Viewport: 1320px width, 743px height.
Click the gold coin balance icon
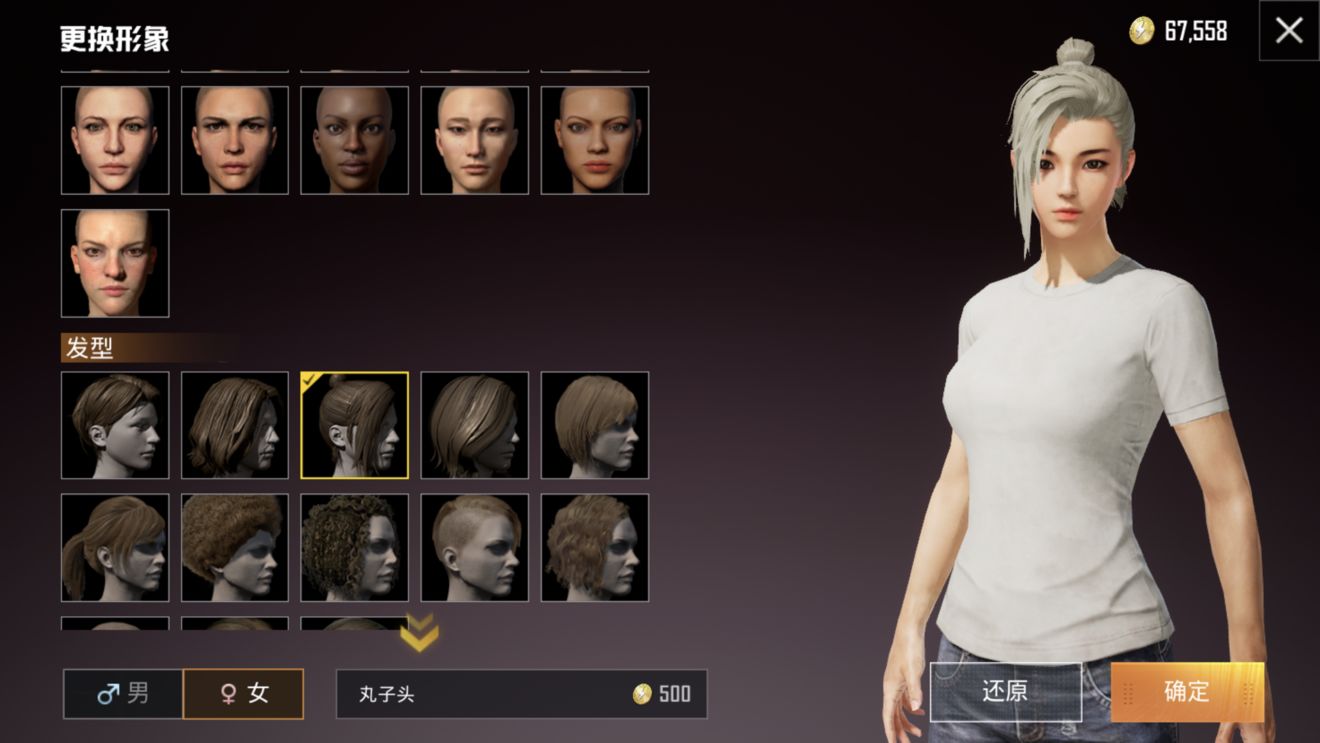1141,31
